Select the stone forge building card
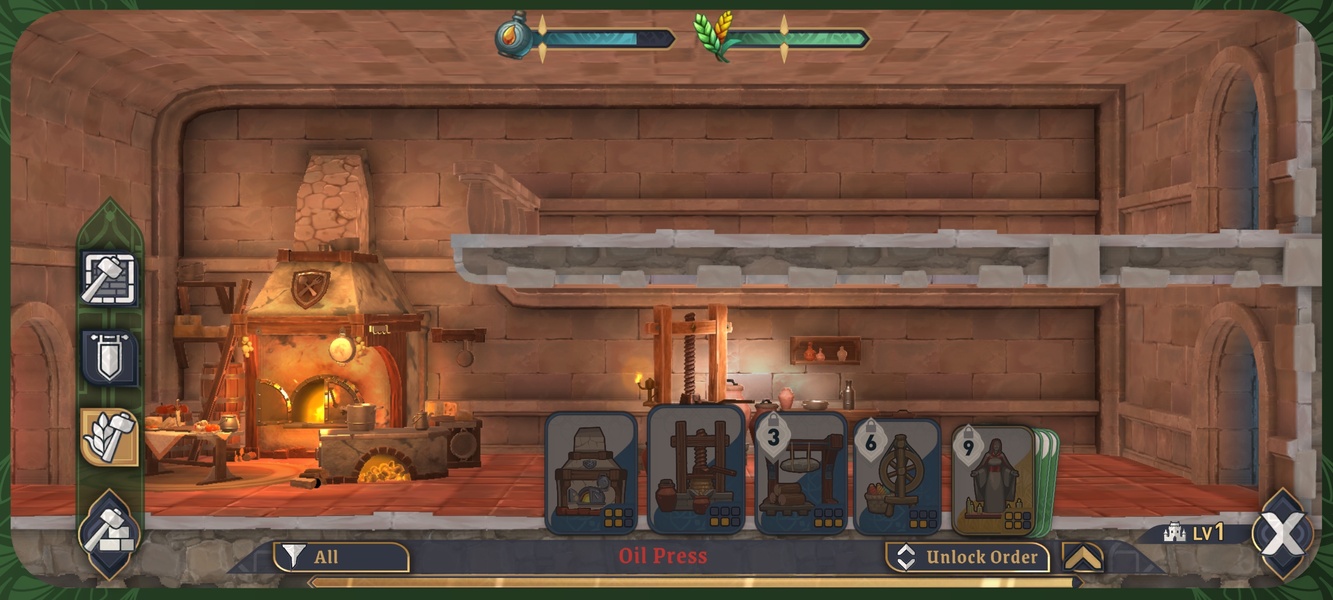The image size is (1333, 600). tap(591, 473)
